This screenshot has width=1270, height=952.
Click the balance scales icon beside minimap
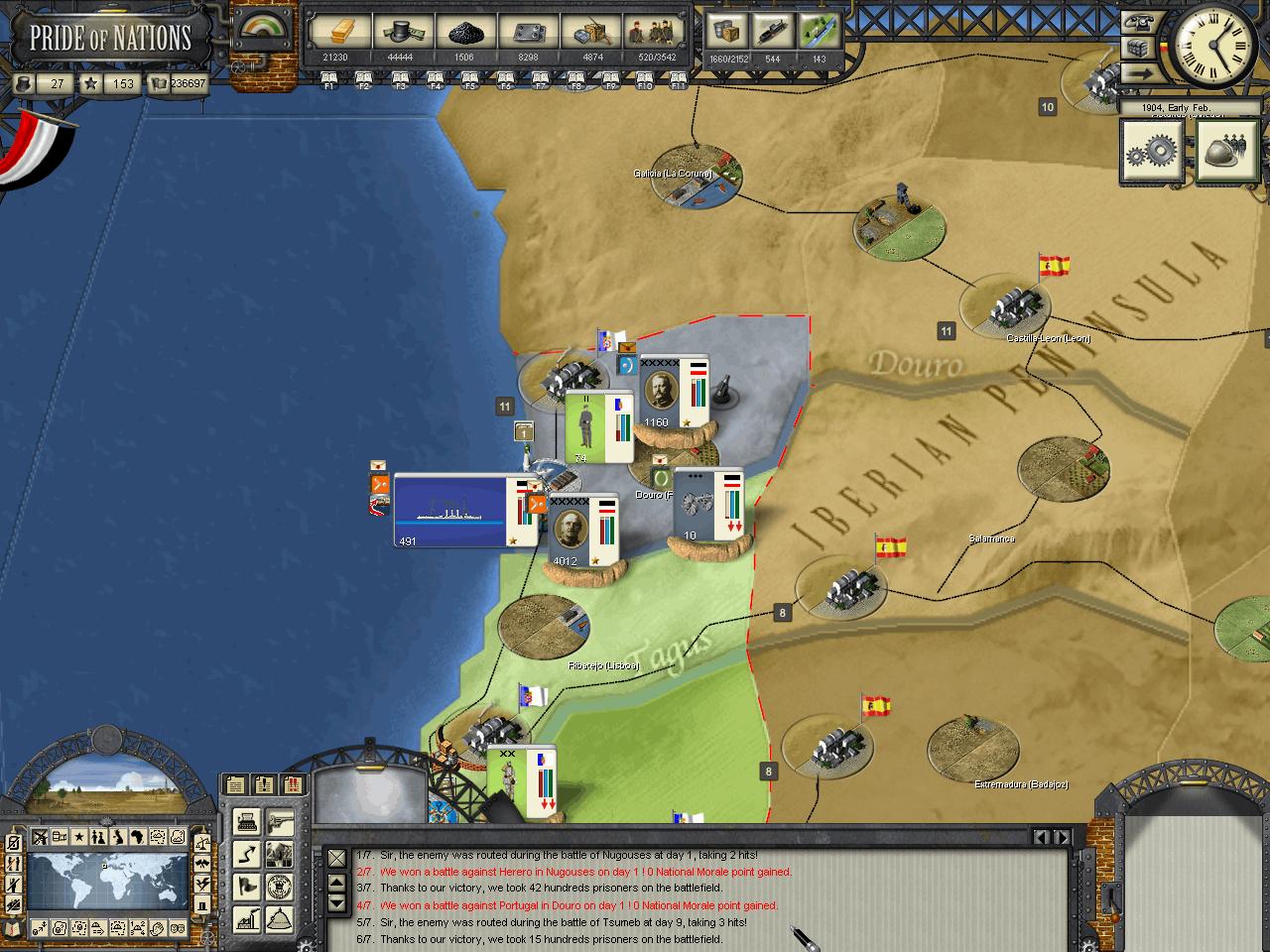click(x=202, y=843)
